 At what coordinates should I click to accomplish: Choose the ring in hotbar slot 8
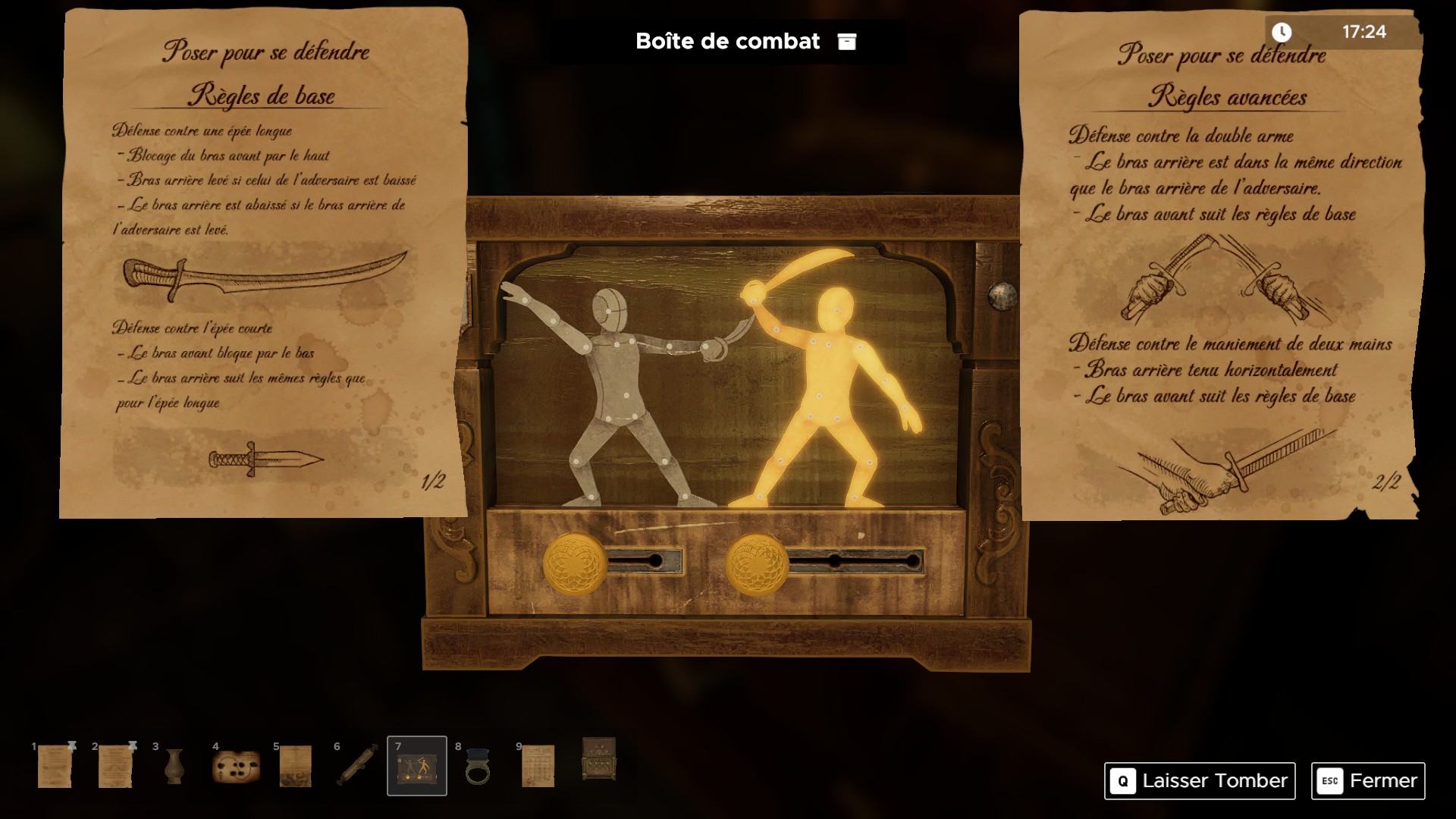click(x=478, y=766)
